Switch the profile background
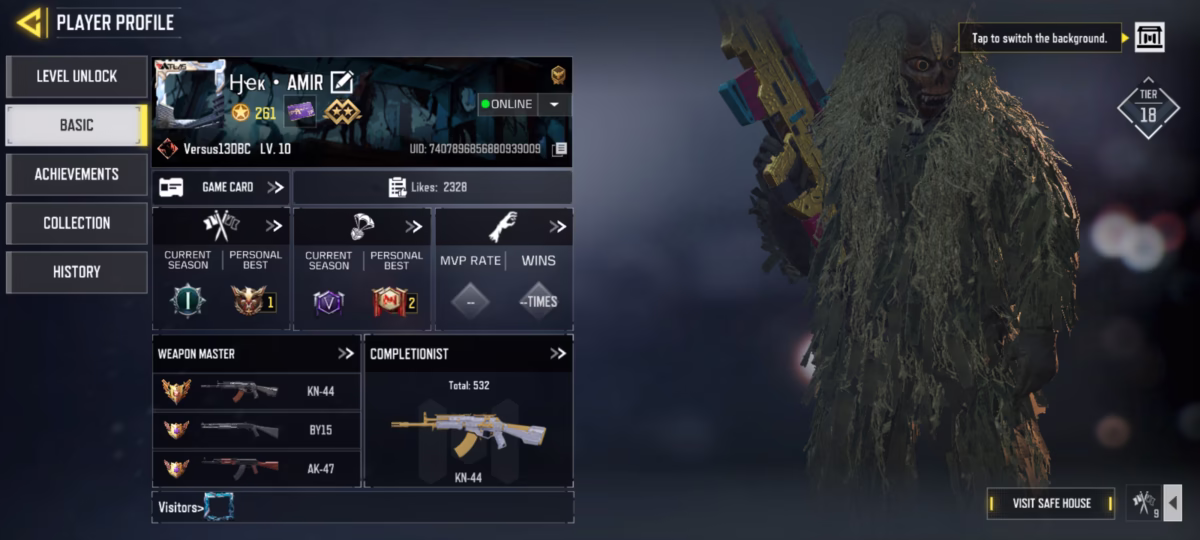This screenshot has height=540, width=1200. (x=1149, y=38)
